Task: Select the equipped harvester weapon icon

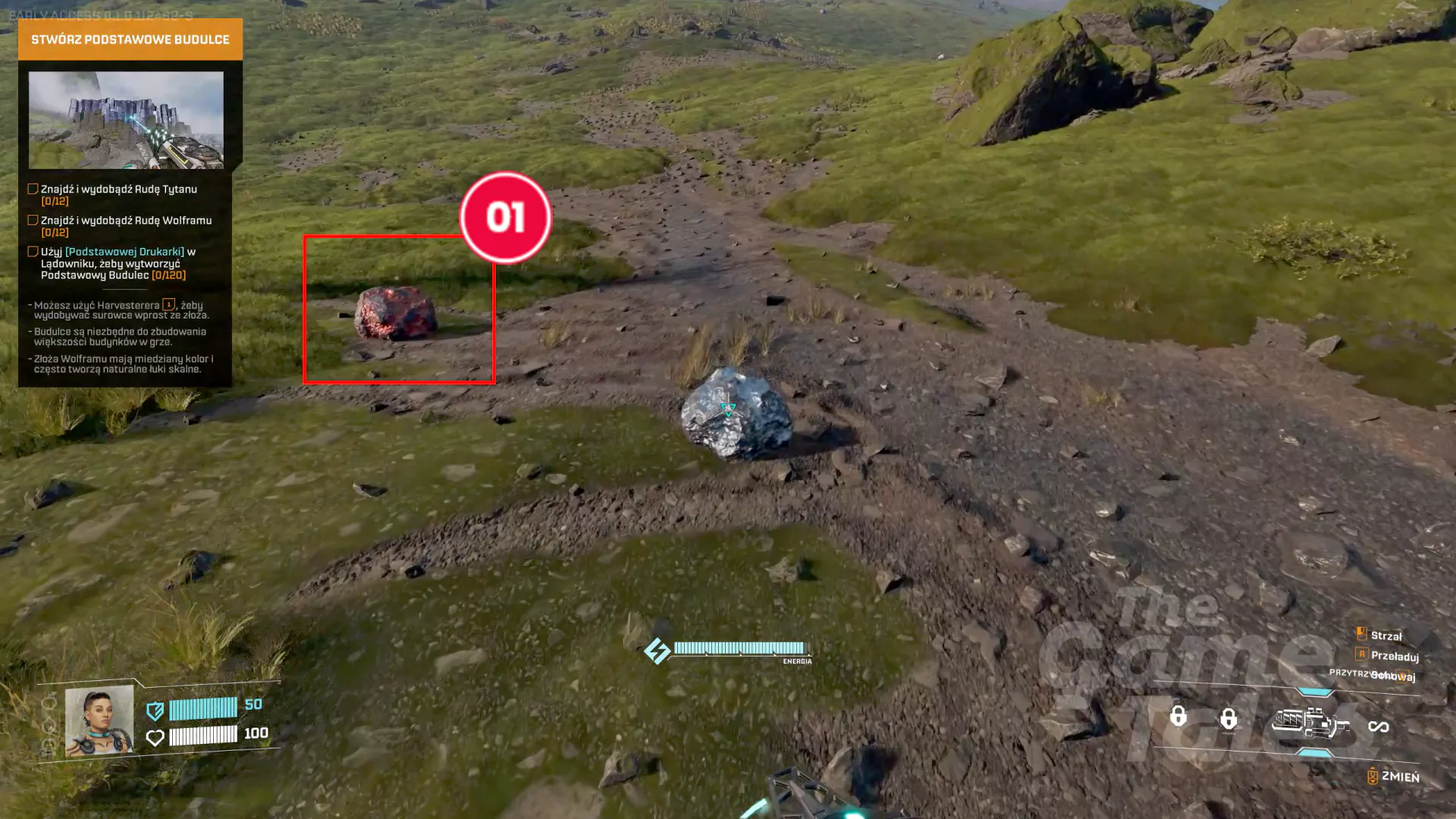Action: pyautogui.click(x=1310, y=723)
